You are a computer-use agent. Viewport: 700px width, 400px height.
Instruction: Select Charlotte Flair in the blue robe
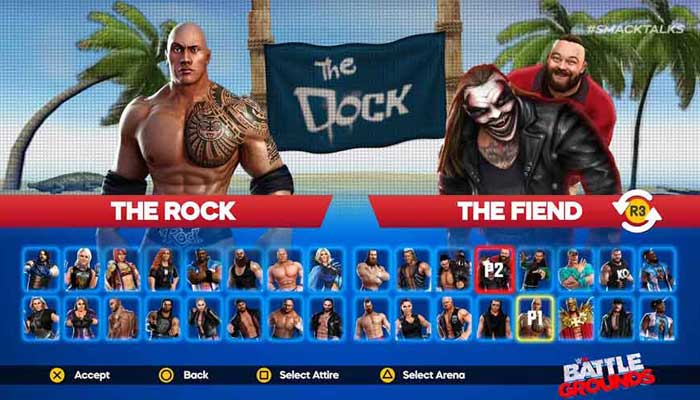[326, 269]
